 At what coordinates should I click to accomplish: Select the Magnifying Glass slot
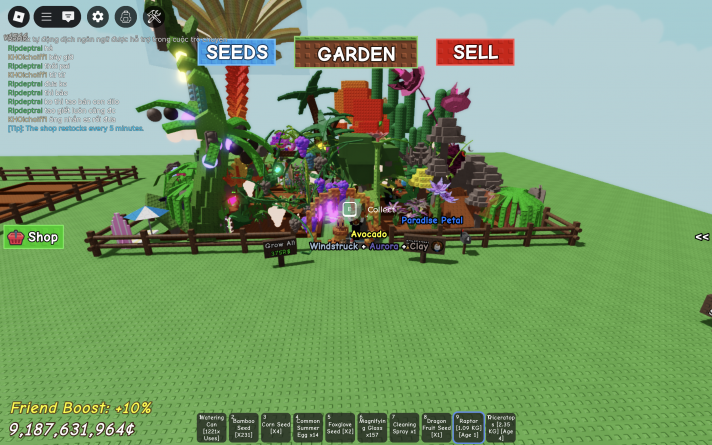372,427
